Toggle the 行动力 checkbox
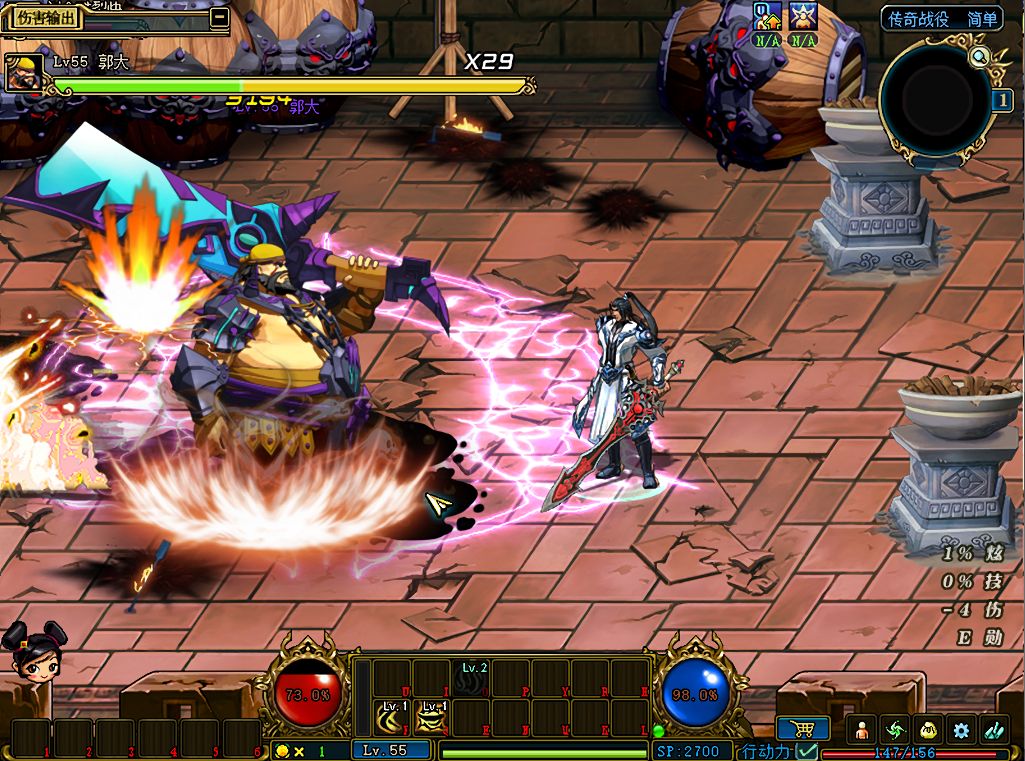 [x=807, y=751]
